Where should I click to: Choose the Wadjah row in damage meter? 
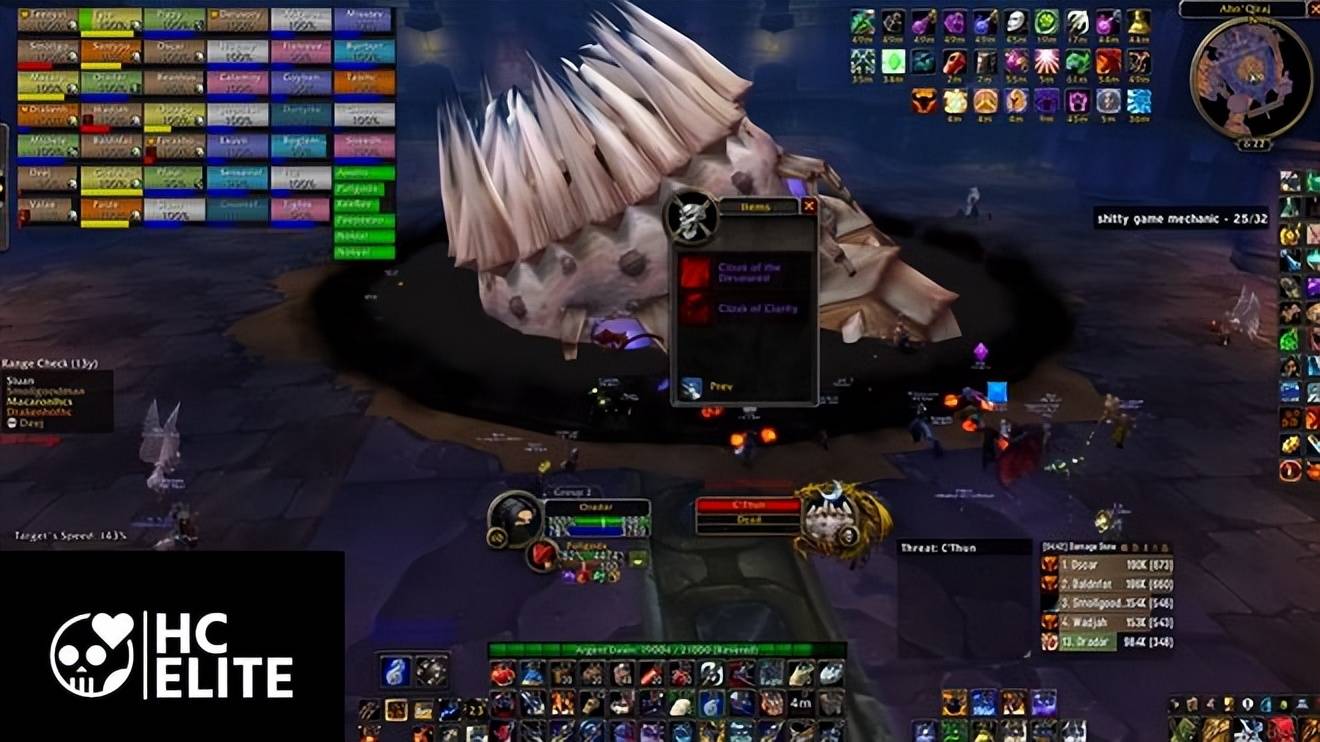1107,623
